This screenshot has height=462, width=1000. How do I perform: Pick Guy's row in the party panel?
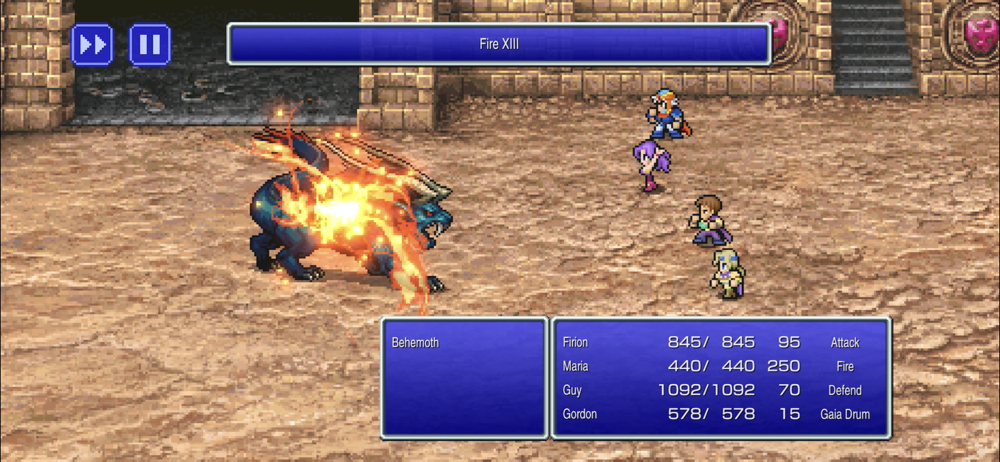click(x=720, y=390)
